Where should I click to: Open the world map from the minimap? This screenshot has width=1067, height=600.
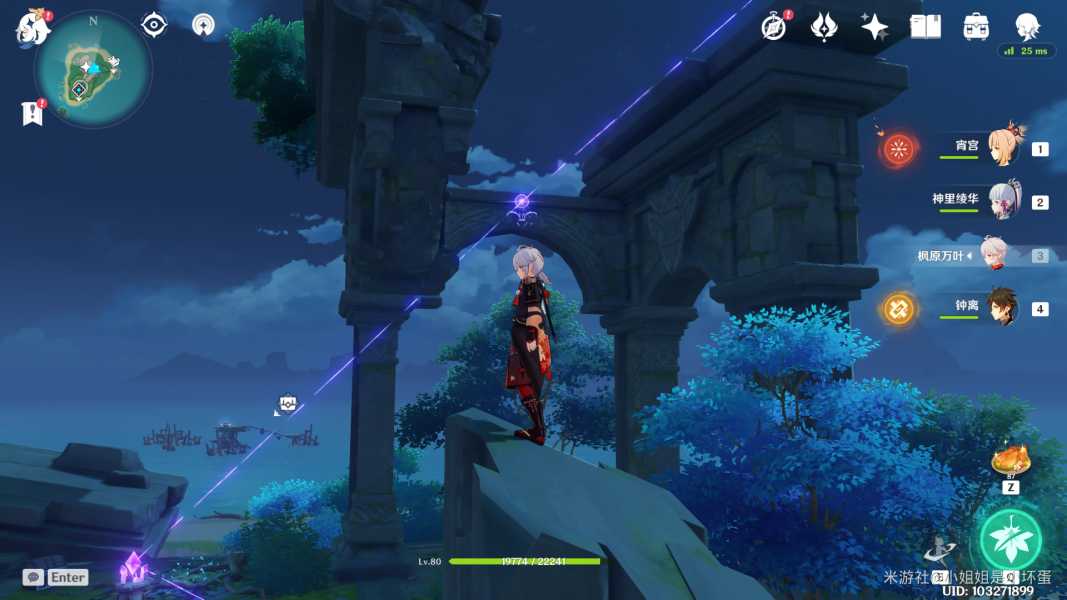pos(92,70)
